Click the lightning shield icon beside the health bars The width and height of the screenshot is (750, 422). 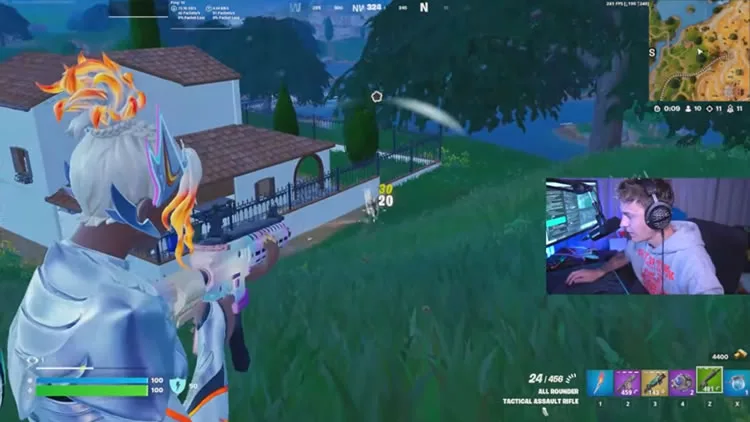177,385
